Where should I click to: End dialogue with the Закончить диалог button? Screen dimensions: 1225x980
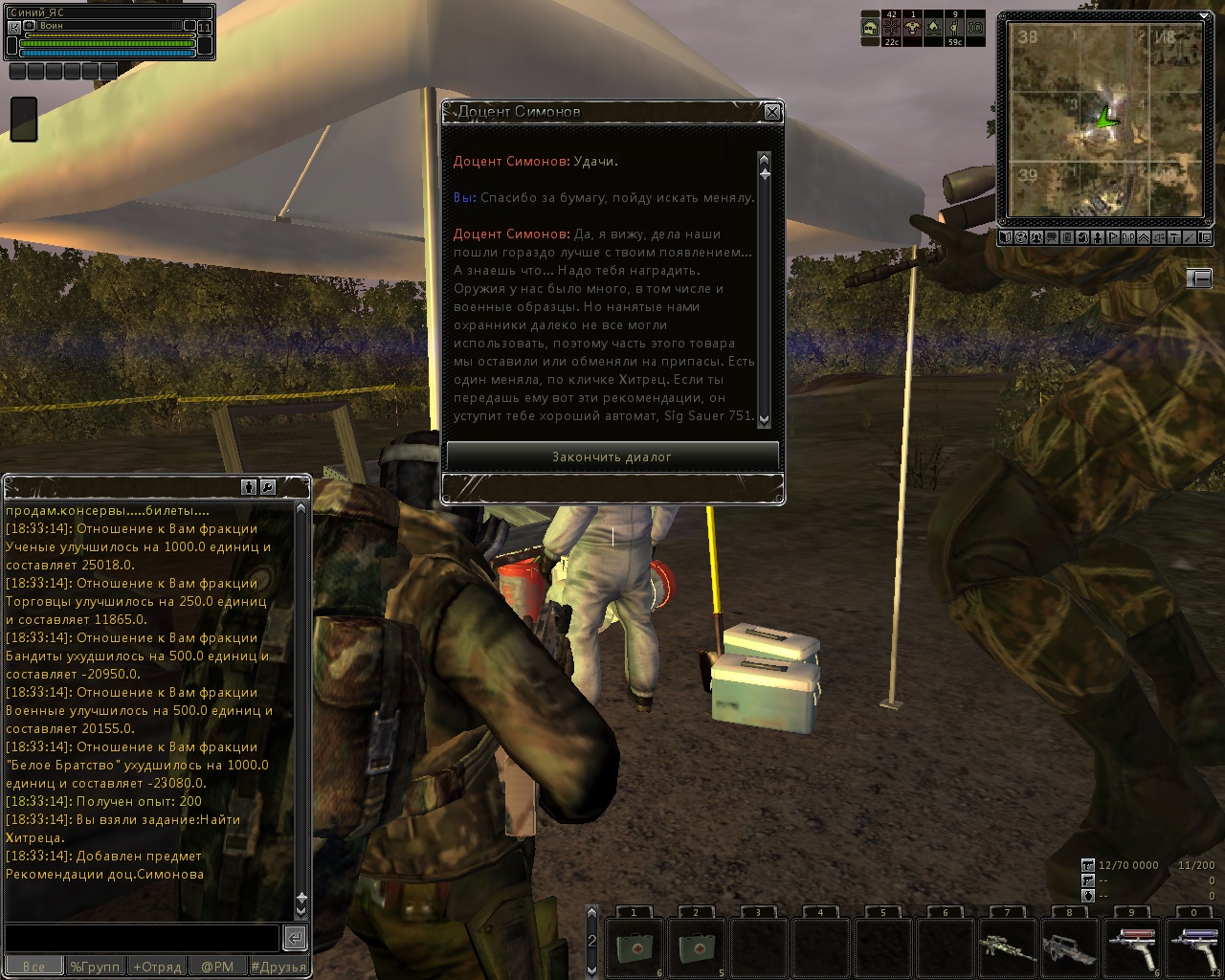pos(612,457)
